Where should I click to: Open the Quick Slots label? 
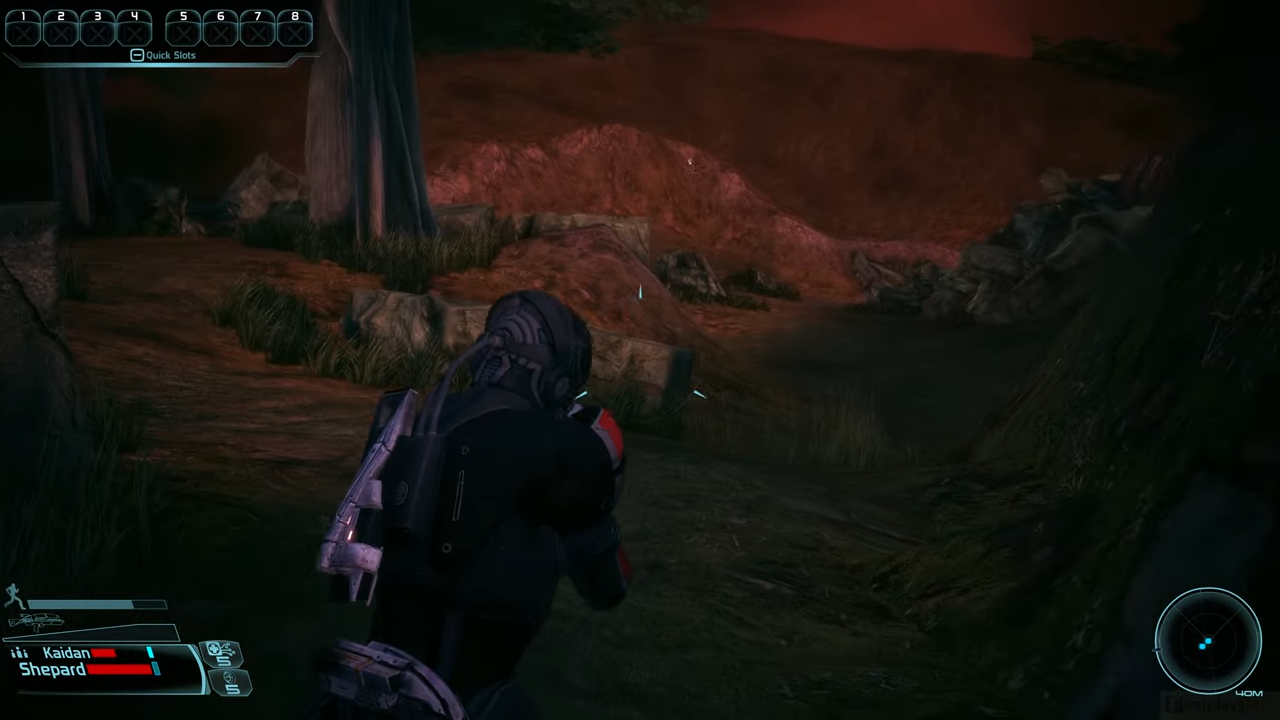click(x=170, y=55)
